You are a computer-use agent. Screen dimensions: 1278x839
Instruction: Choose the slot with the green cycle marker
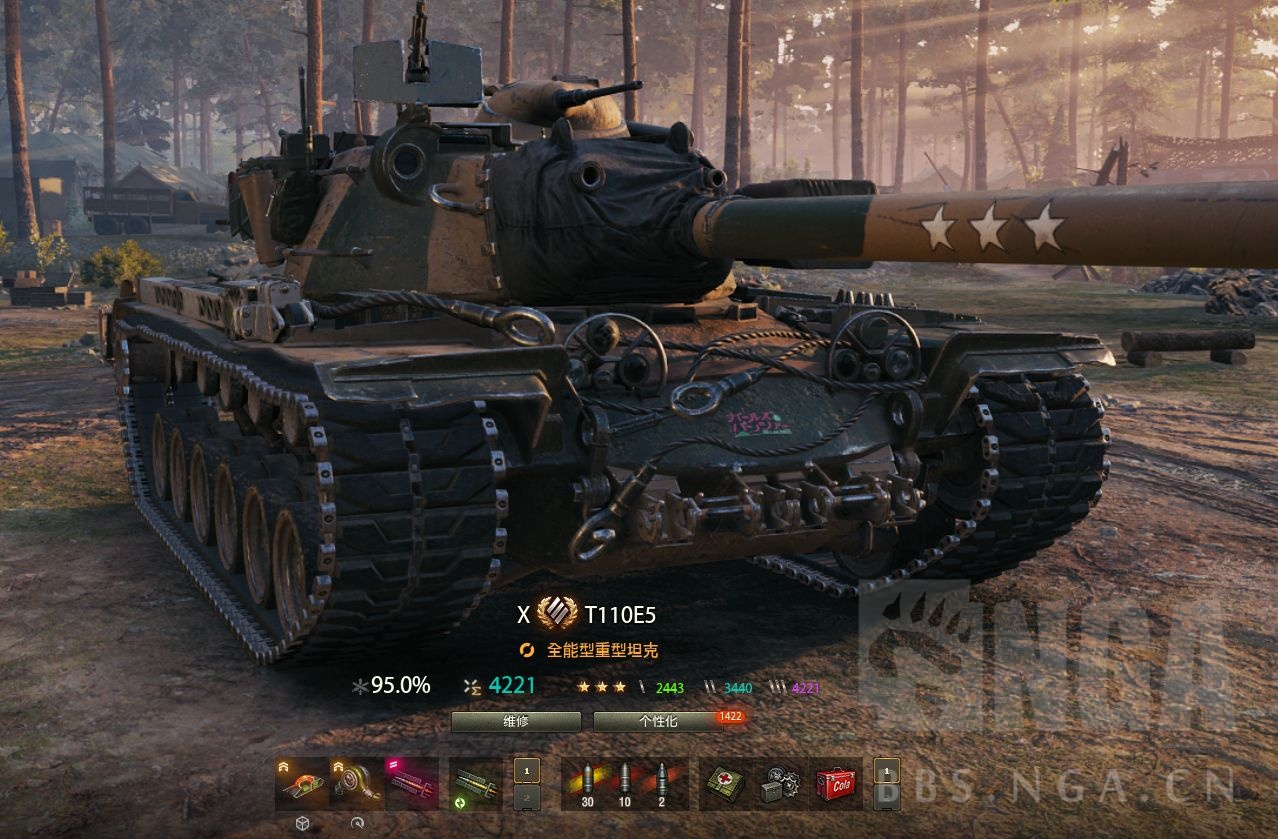coord(475,783)
